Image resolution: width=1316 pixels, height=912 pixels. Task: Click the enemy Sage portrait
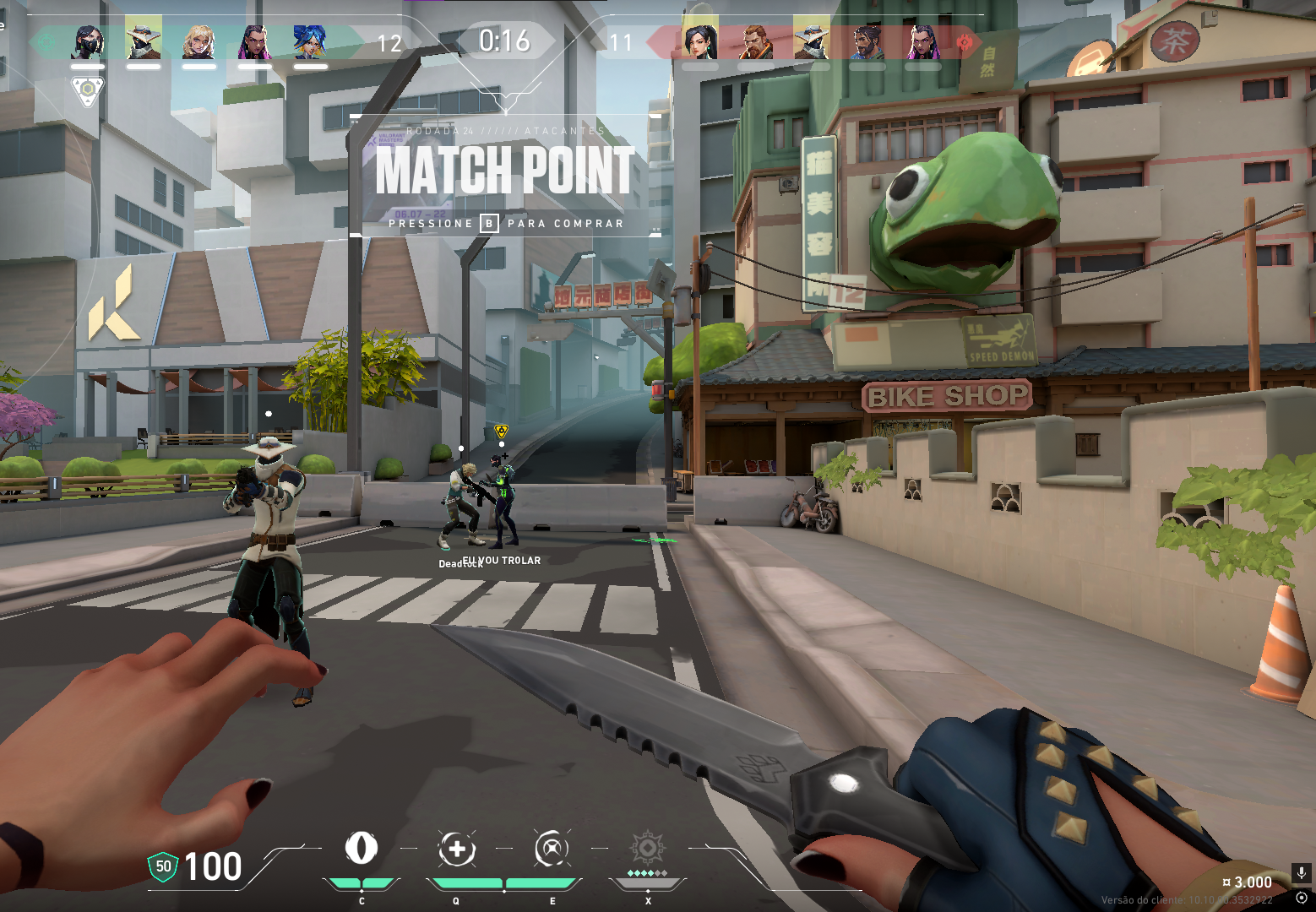699,41
